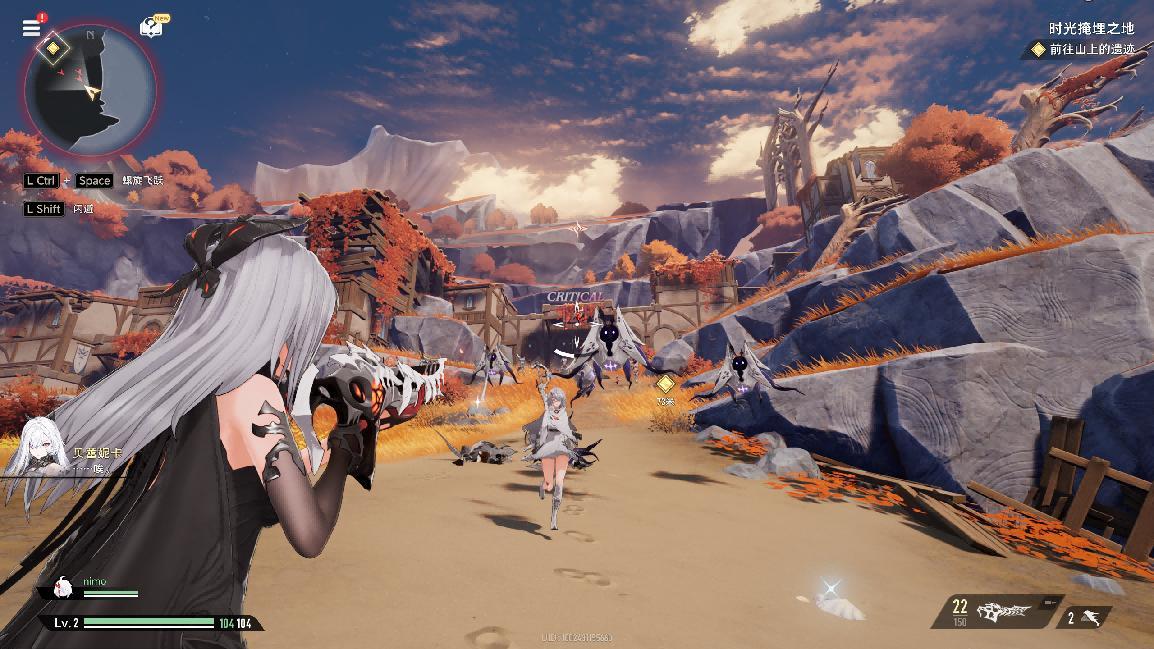1154x649 pixels.
Task: Click the nimo teammate portrait
Action: point(62,587)
